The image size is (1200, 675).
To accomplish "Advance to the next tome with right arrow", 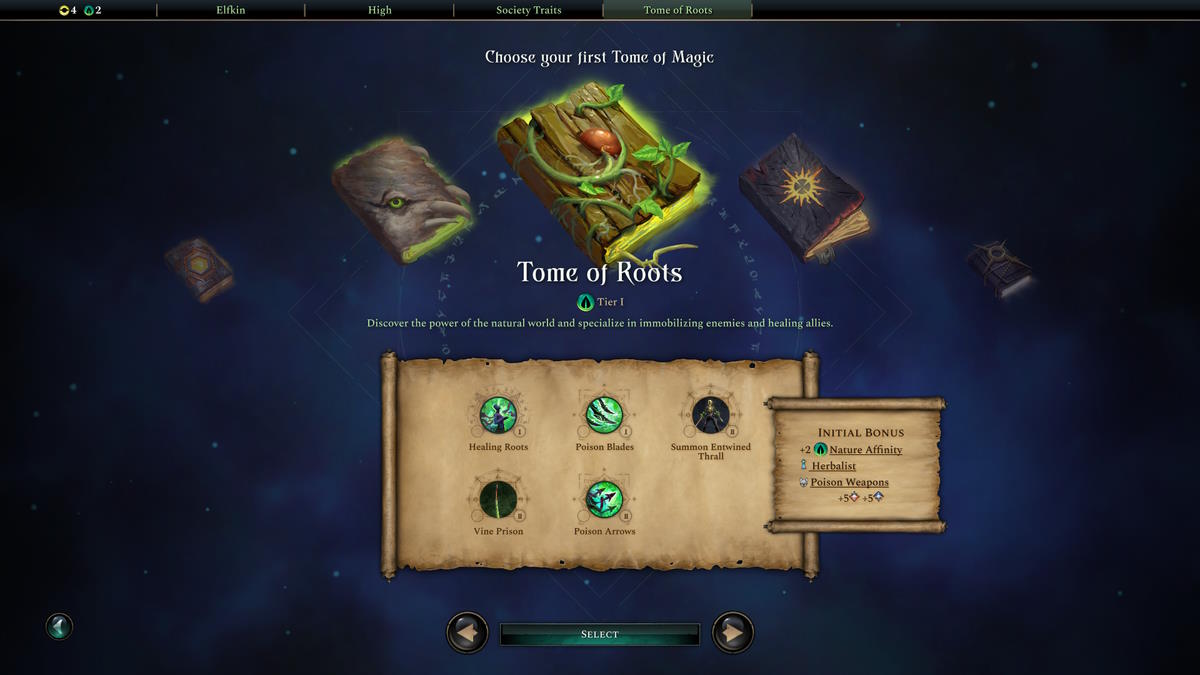I will pyautogui.click(x=733, y=633).
